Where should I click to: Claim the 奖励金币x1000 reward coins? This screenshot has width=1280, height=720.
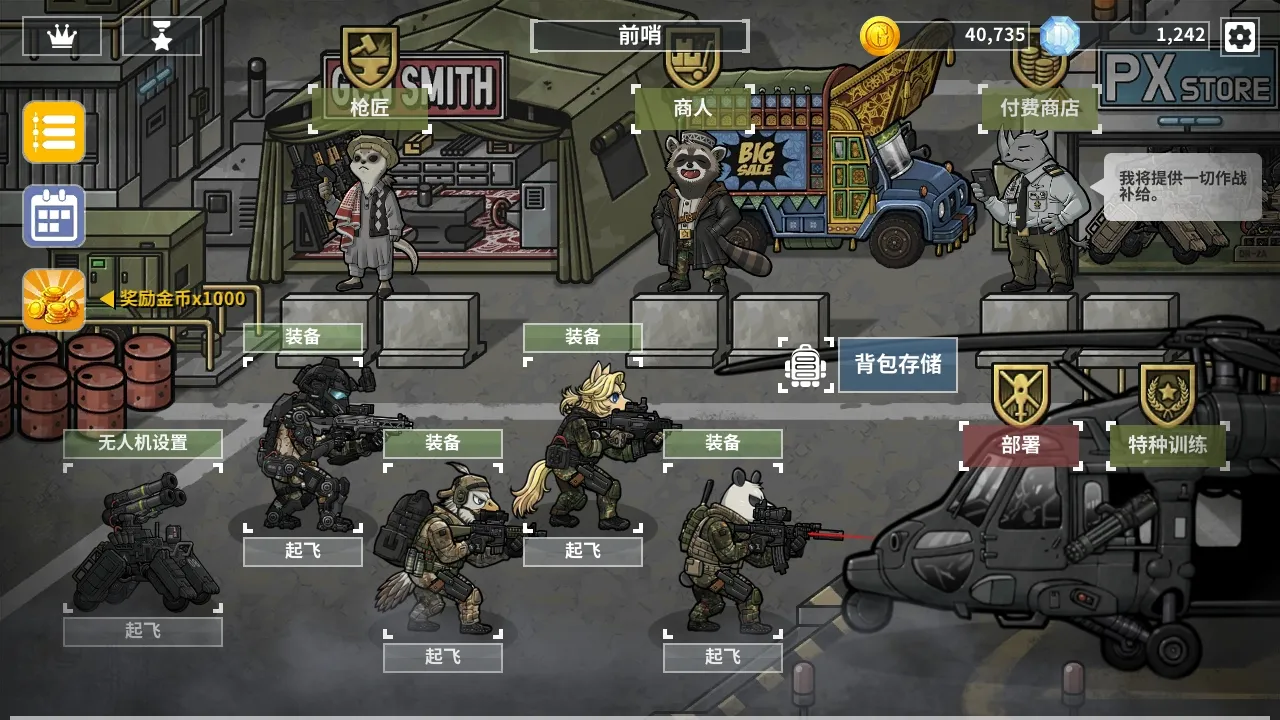pyautogui.click(x=52, y=299)
